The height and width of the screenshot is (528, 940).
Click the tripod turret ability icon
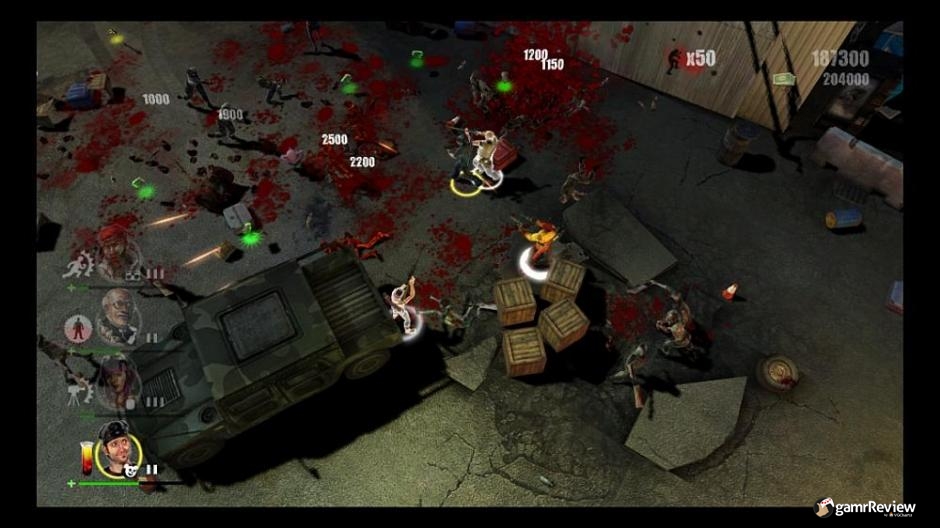tap(76, 391)
